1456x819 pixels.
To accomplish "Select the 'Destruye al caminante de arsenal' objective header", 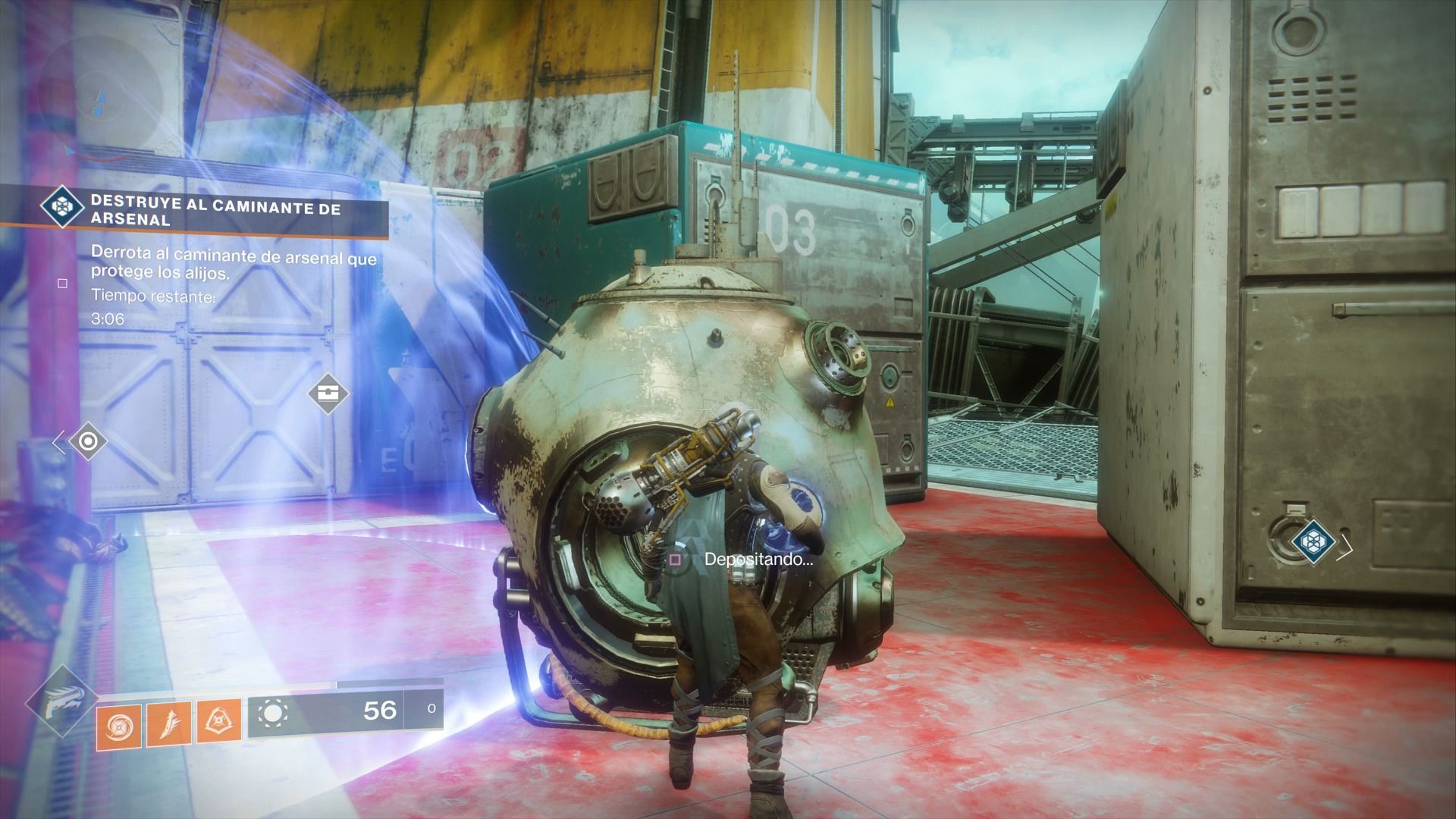I will coord(215,213).
